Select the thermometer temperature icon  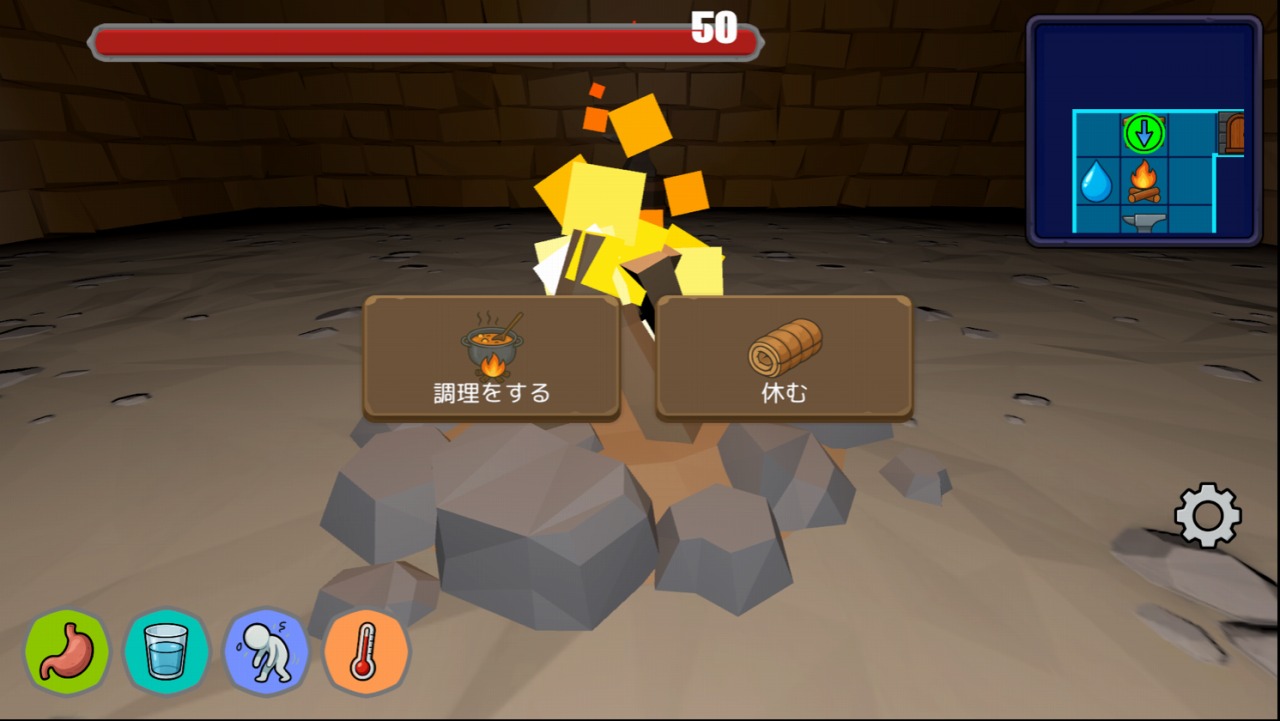(365, 652)
